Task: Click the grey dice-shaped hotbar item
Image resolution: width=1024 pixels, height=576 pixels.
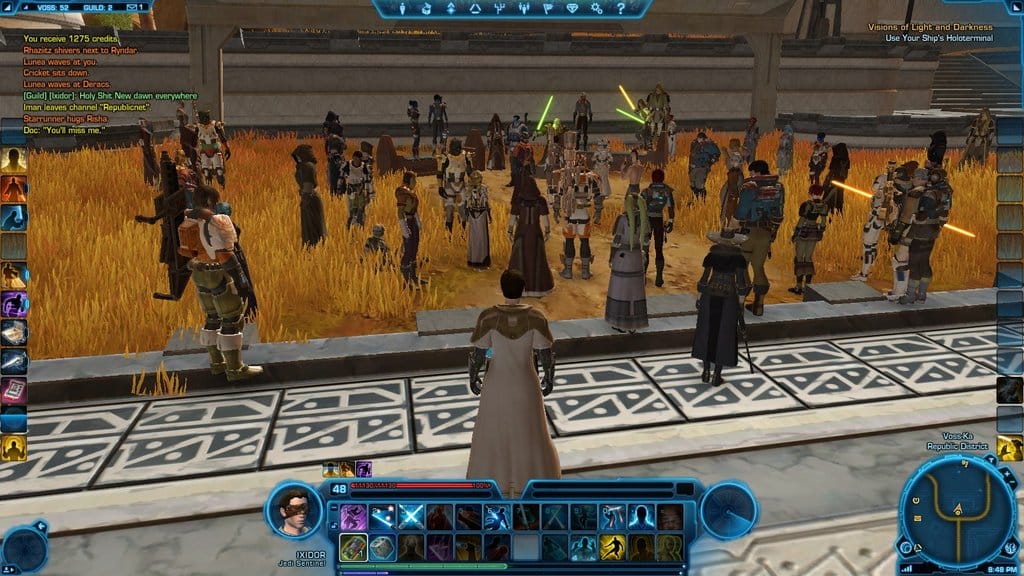Action: [382, 548]
